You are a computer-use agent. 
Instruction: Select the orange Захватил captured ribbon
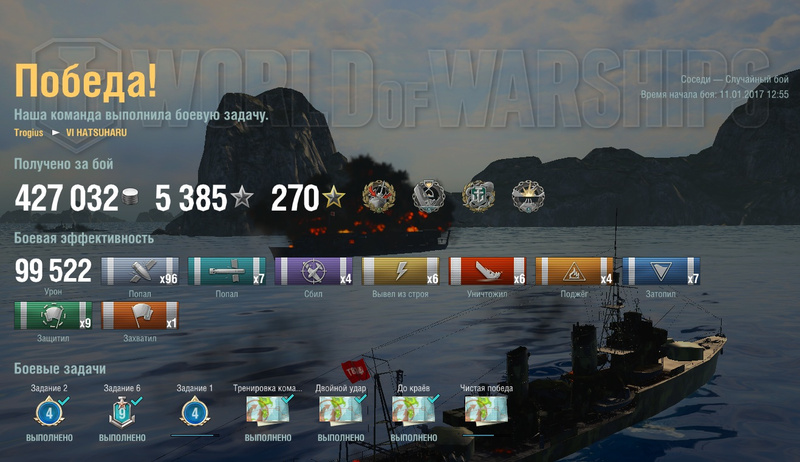[x=139, y=316]
